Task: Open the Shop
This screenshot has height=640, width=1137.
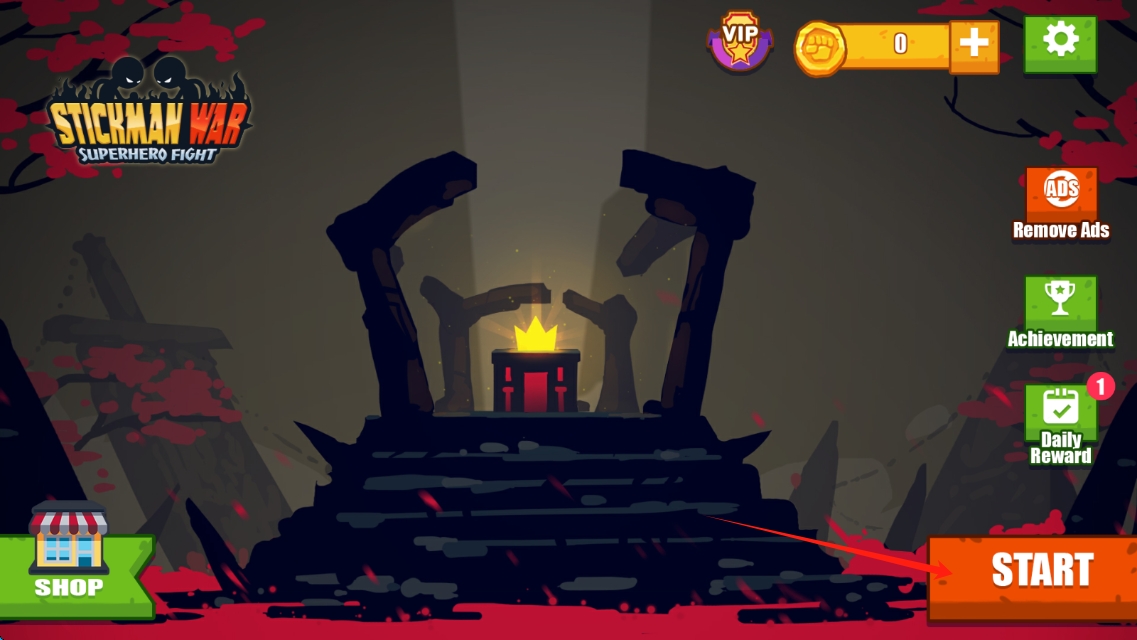Action: click(70, 560)
